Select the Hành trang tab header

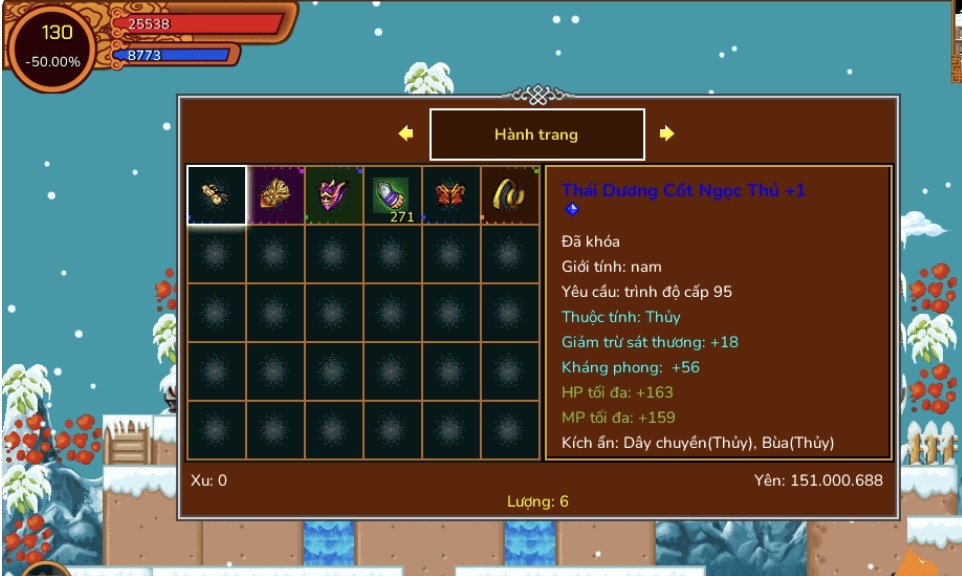[x=537, y=134]
